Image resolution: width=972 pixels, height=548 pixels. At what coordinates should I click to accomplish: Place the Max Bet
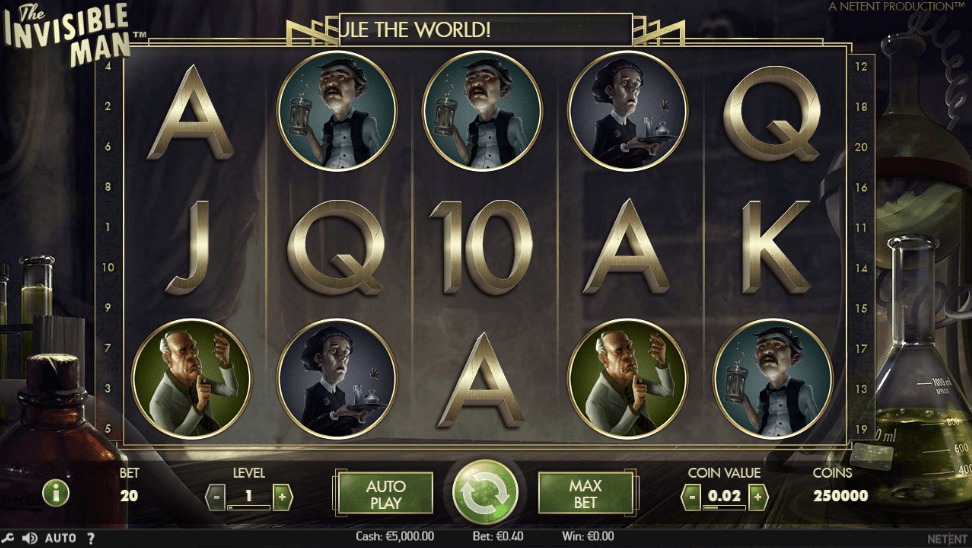tap(586, 493)
